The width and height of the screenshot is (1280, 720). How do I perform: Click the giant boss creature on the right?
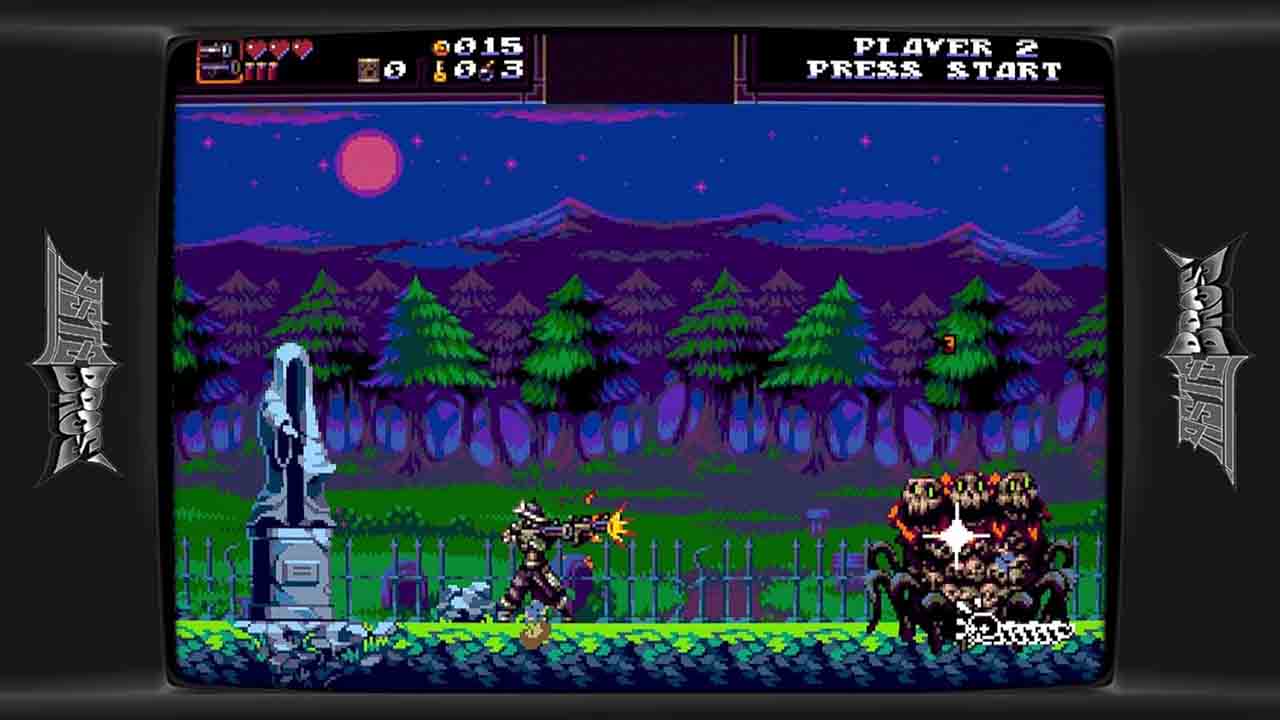click(960, 545)
